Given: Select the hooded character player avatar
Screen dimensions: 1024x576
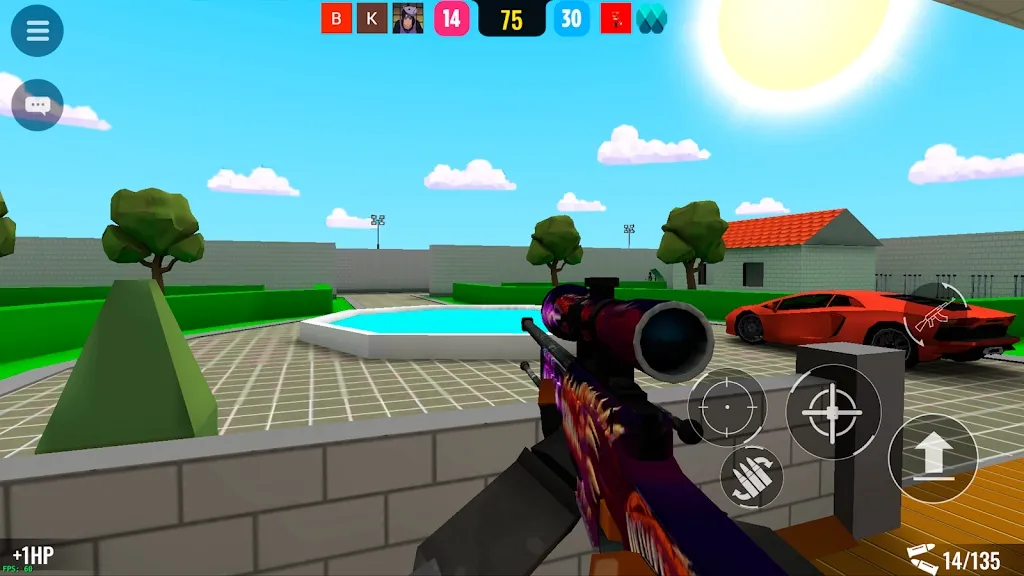Looking at the screenshot, I should 408,18.
